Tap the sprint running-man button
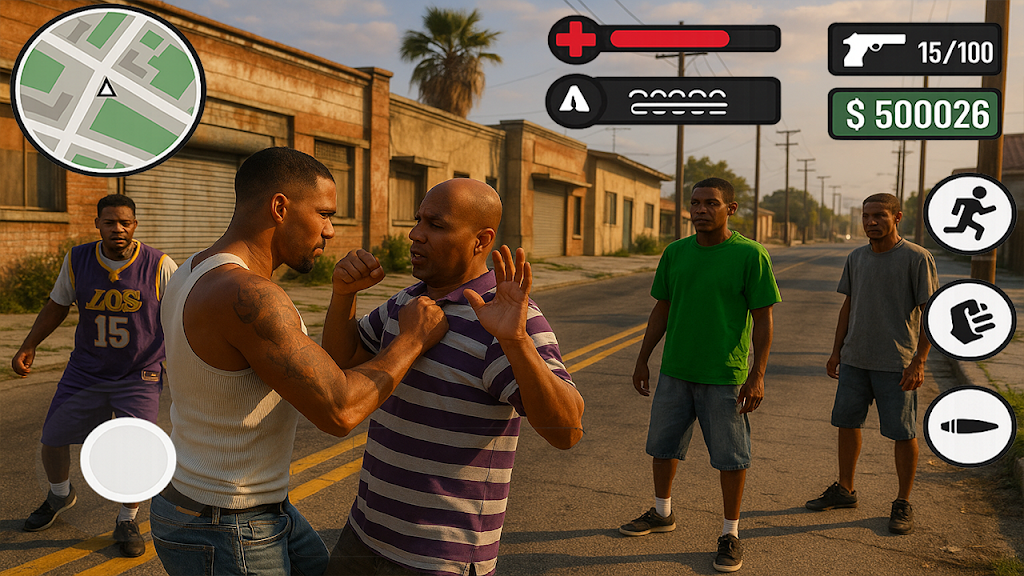This screenshot has width=1024, height=576. point(969,214)
